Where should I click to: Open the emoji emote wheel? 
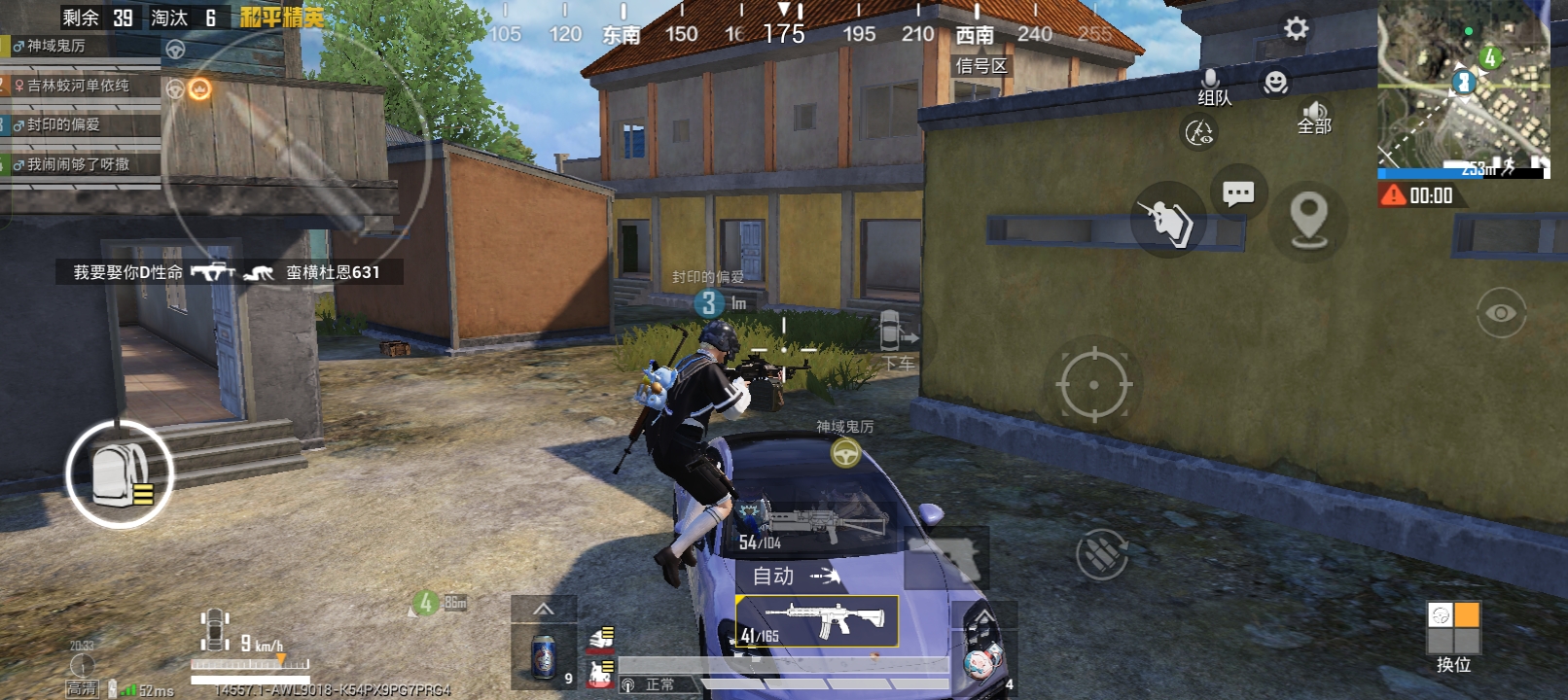coord(1275,83)
